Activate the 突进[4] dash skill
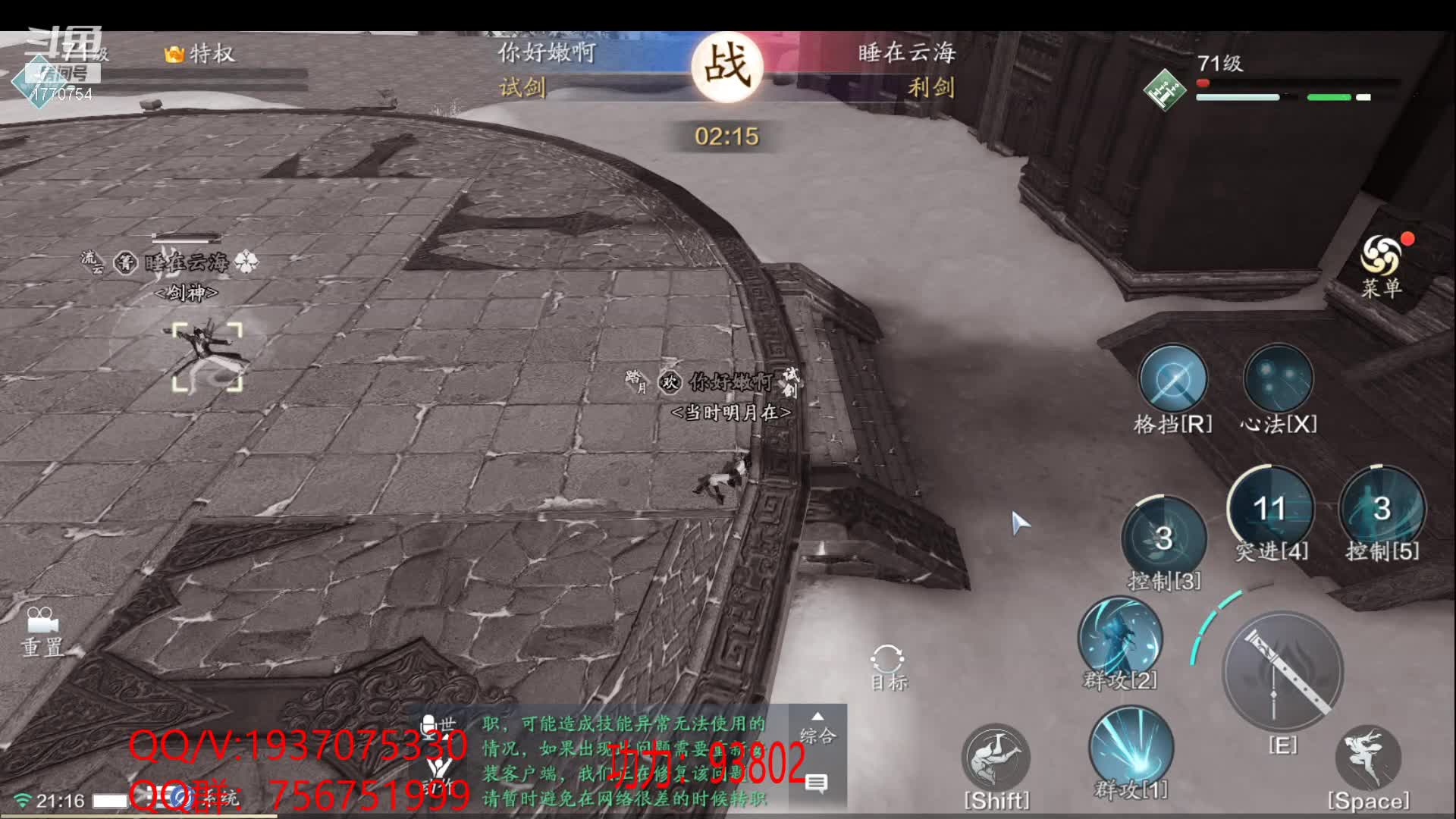The width and height of the screenshot is (1456, 819). [1270, 508]
